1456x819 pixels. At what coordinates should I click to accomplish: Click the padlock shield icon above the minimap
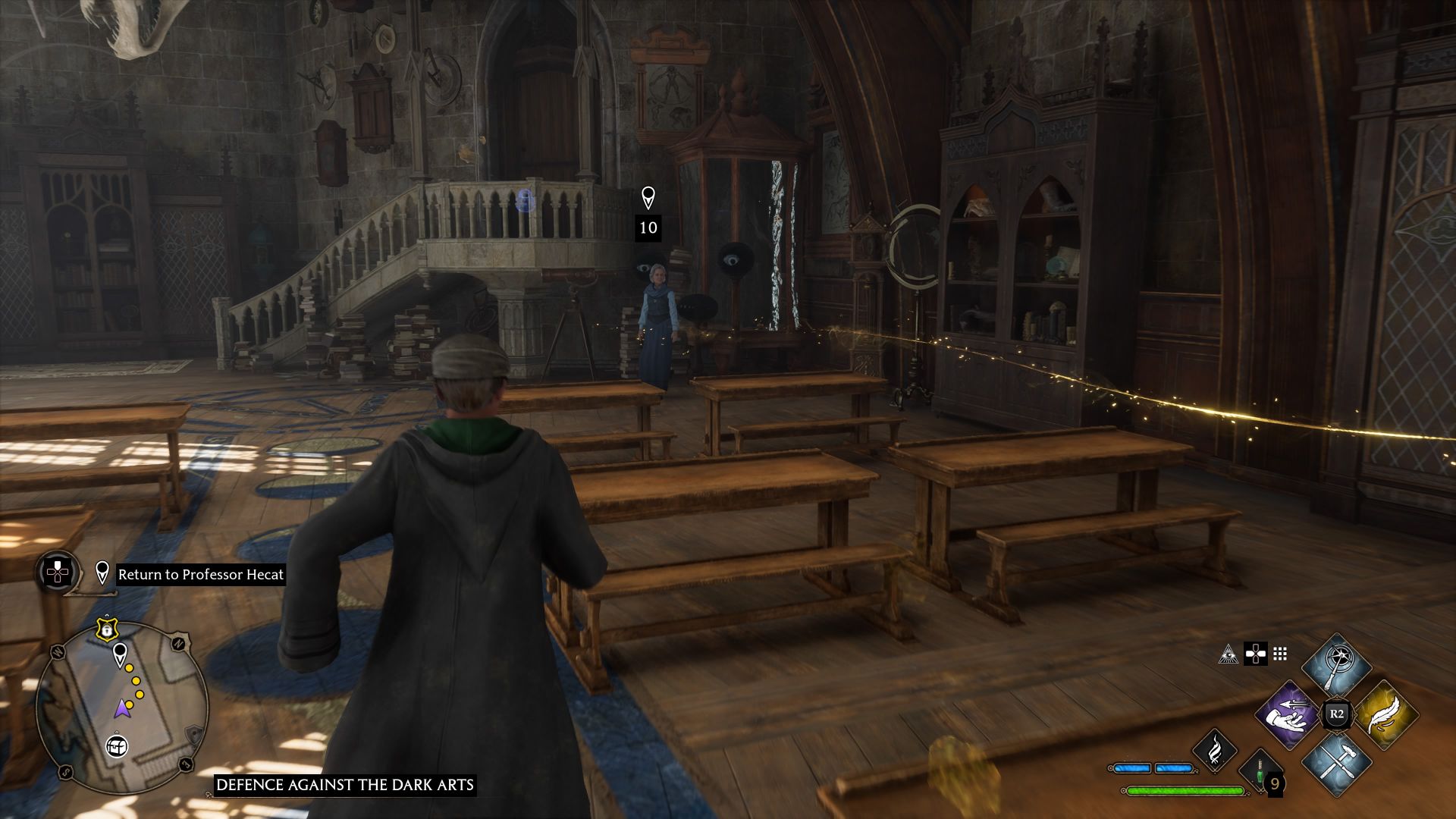click(x=106, y=629)
